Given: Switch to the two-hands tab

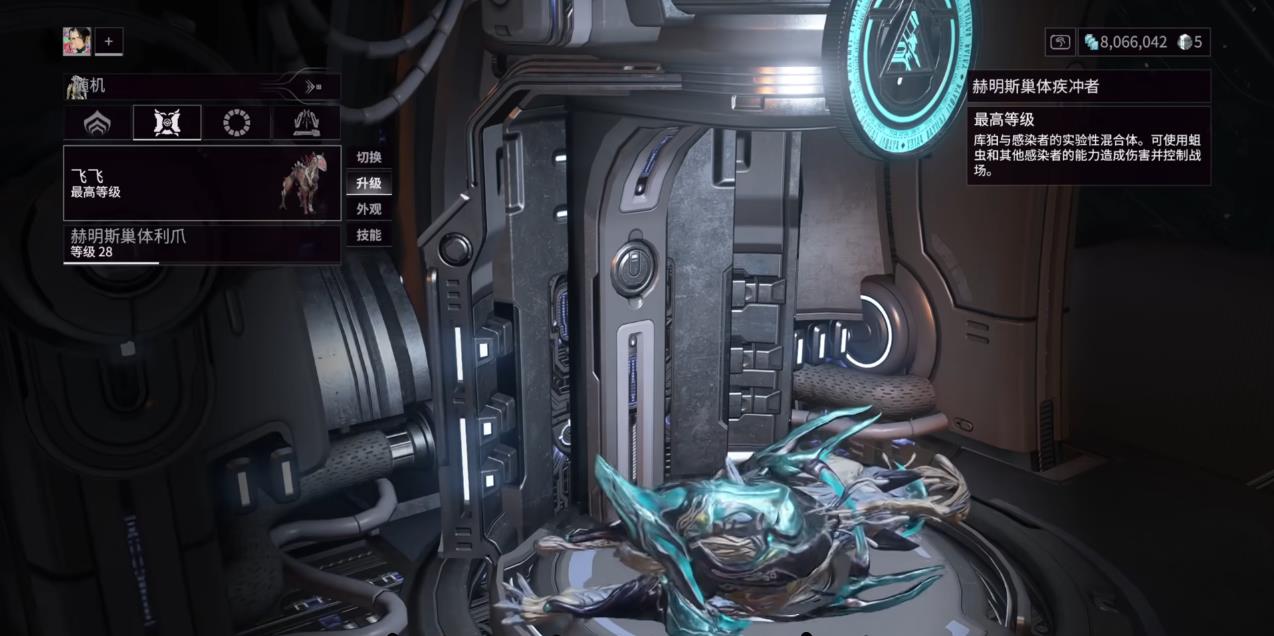Looking at the screenshot, I should pyautogui.click(x=306, y=123).
